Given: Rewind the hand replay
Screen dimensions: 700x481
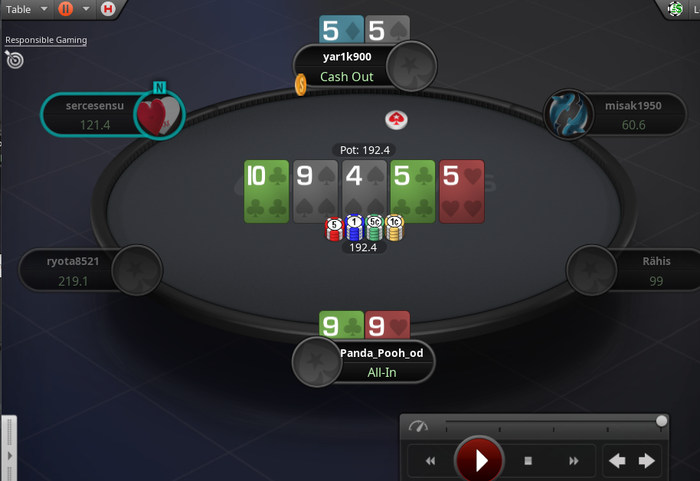Looking at the screenshot, I should pyautogui.click(x=431, y=461).
